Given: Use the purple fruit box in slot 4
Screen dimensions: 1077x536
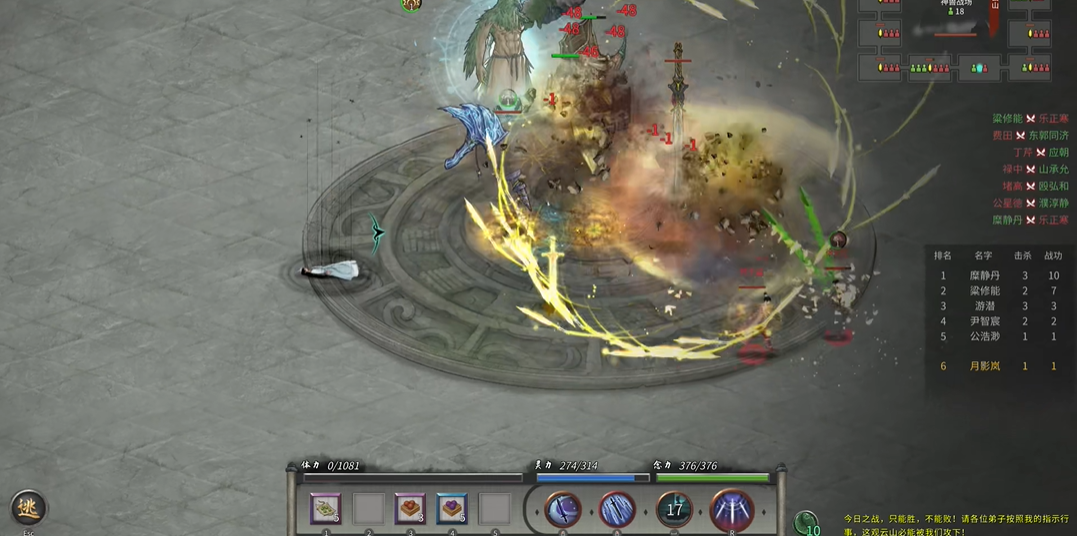Looking at the screenshot, I should pos(452,509).
